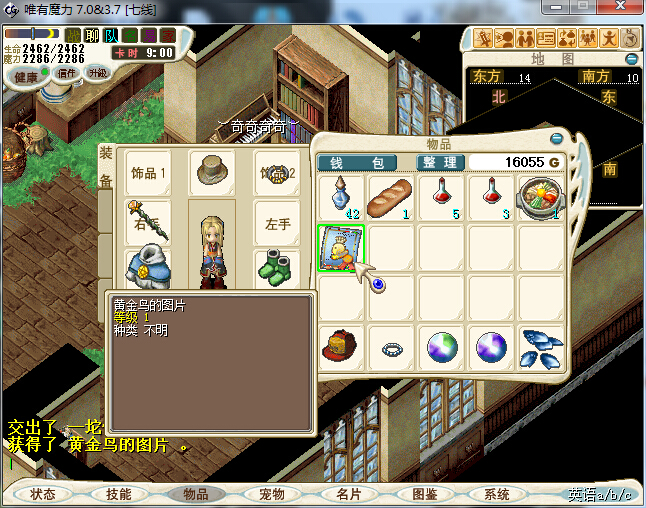Minimize the 物品 inventory window
The height and width of the screenshot is (508, 646).
(x=557, y=138)
